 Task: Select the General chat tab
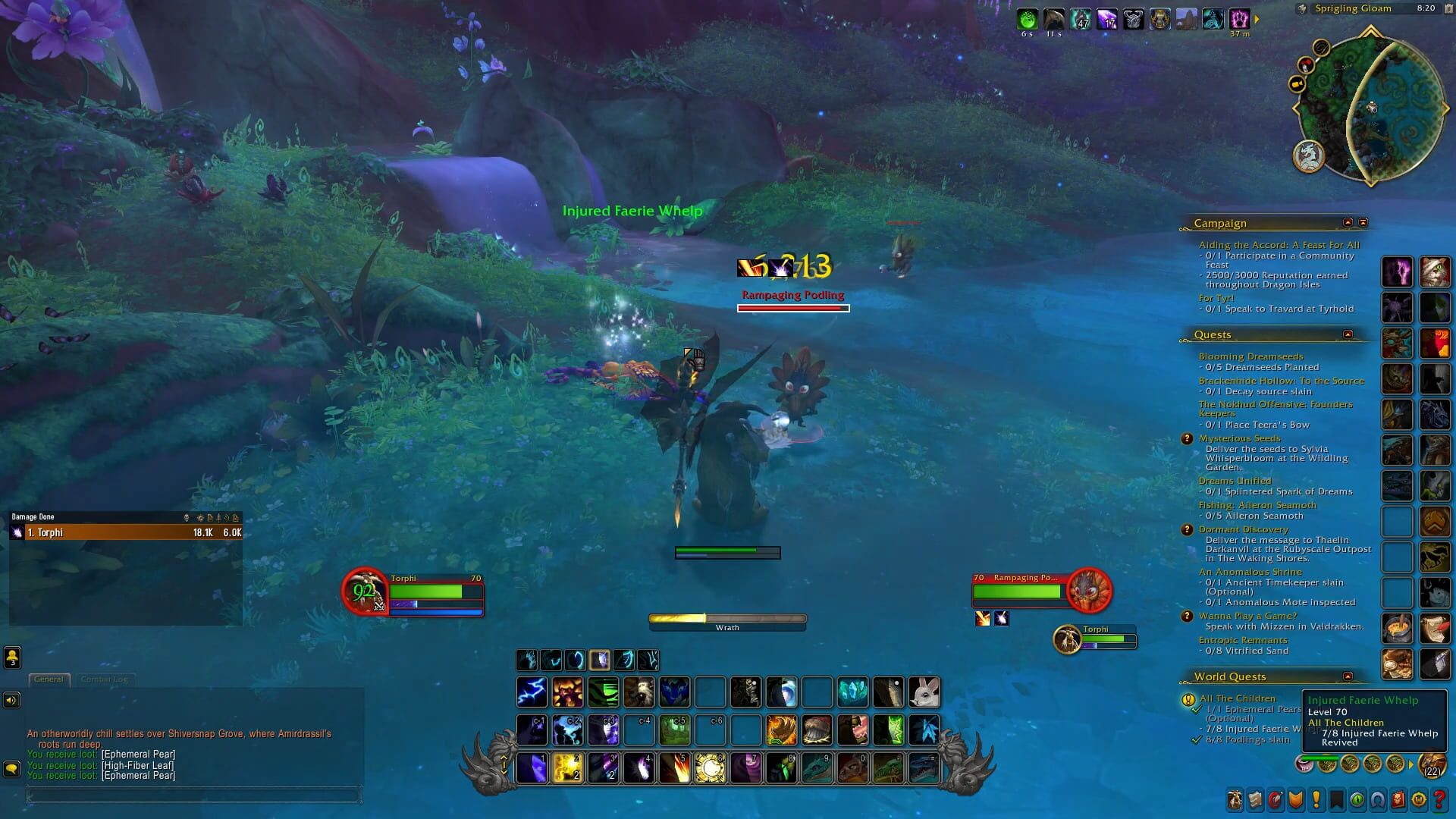point(49,679)
